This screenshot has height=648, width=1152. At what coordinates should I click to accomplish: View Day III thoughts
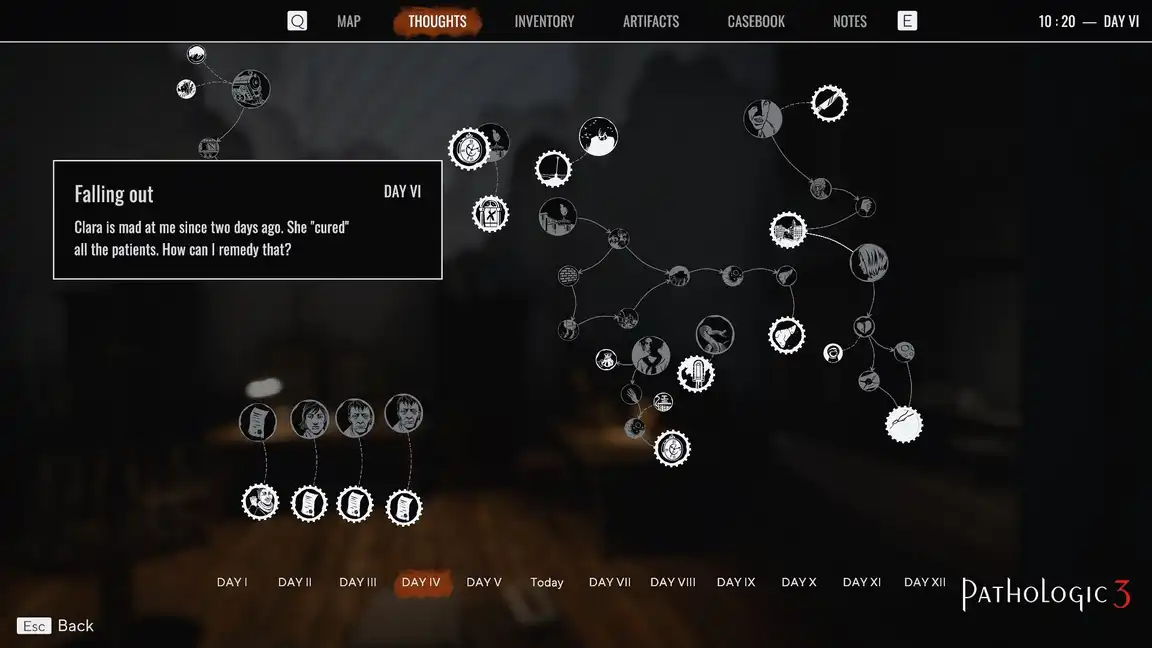pyautogui.click(x=358, y=582)
